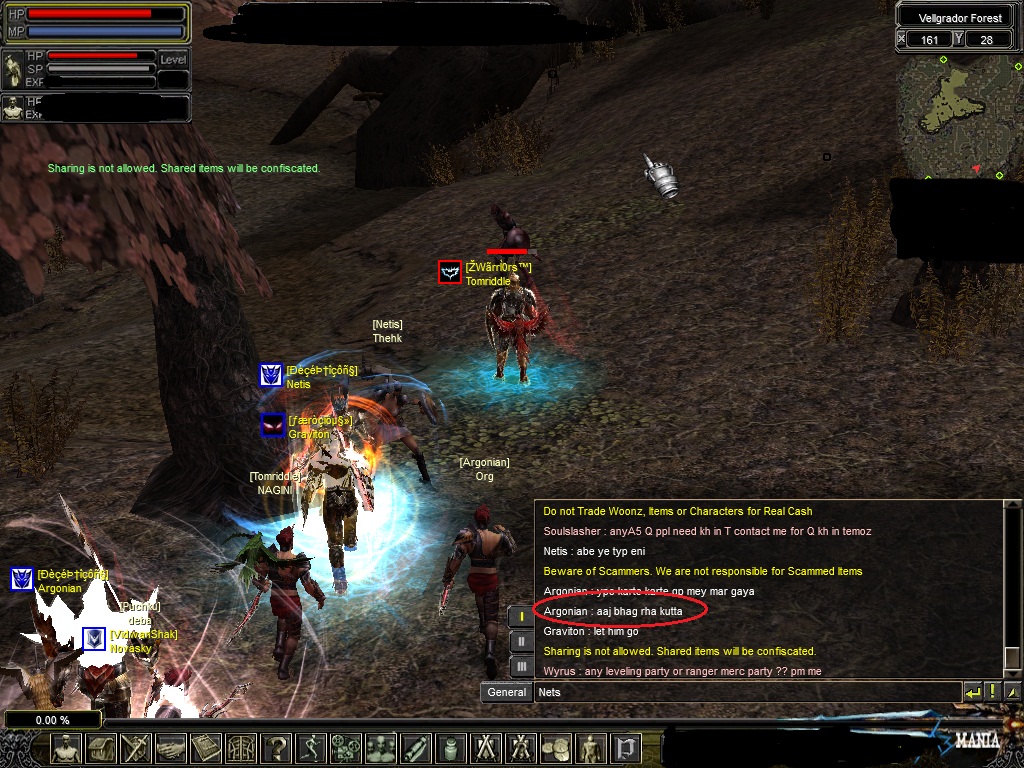Open the handshake trade icon
Screen dimensions: 1024x768
tap(170, 748)
